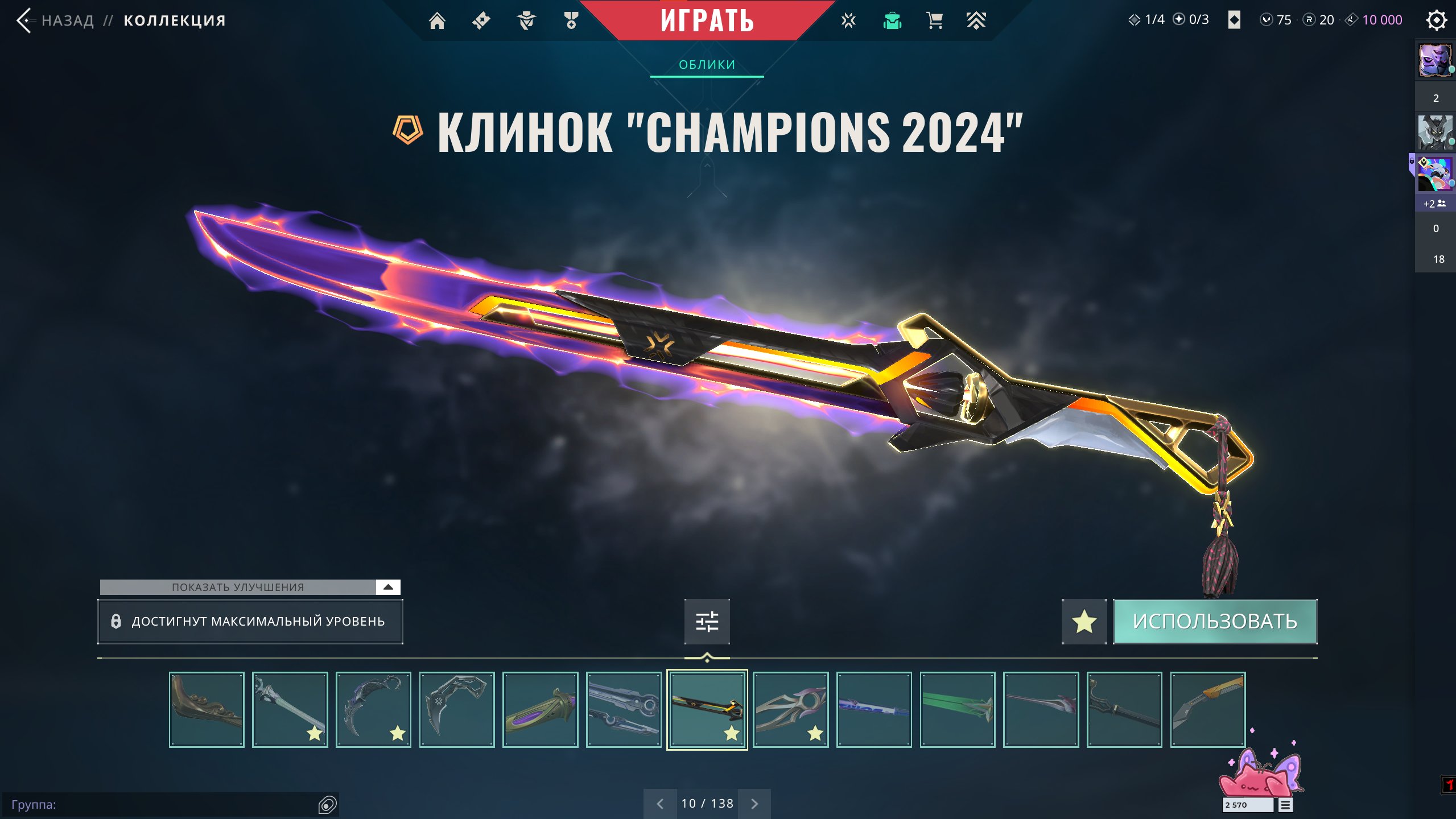Image resolution: width=1456 pixels, height=819 pixels.
Task: Open the highlighted green collection icon
Action: pos(892,21)
